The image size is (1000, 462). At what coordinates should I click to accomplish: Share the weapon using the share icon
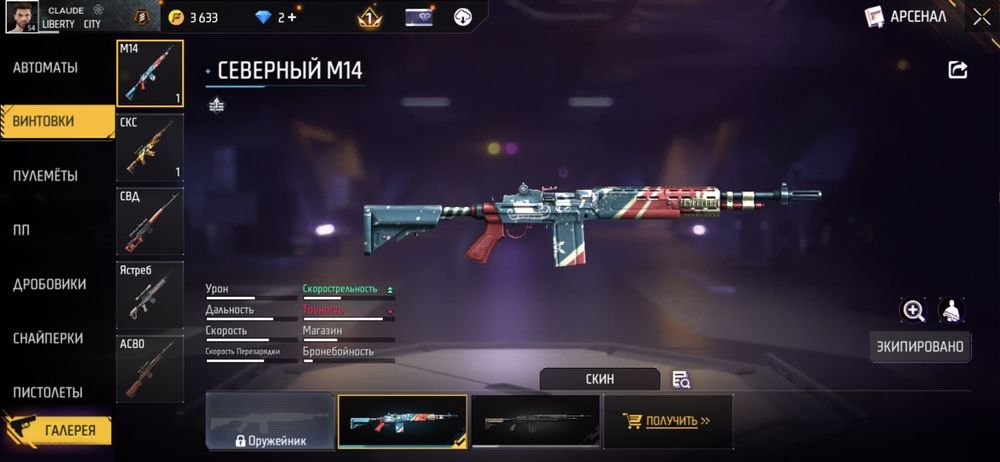click(957, 69)
